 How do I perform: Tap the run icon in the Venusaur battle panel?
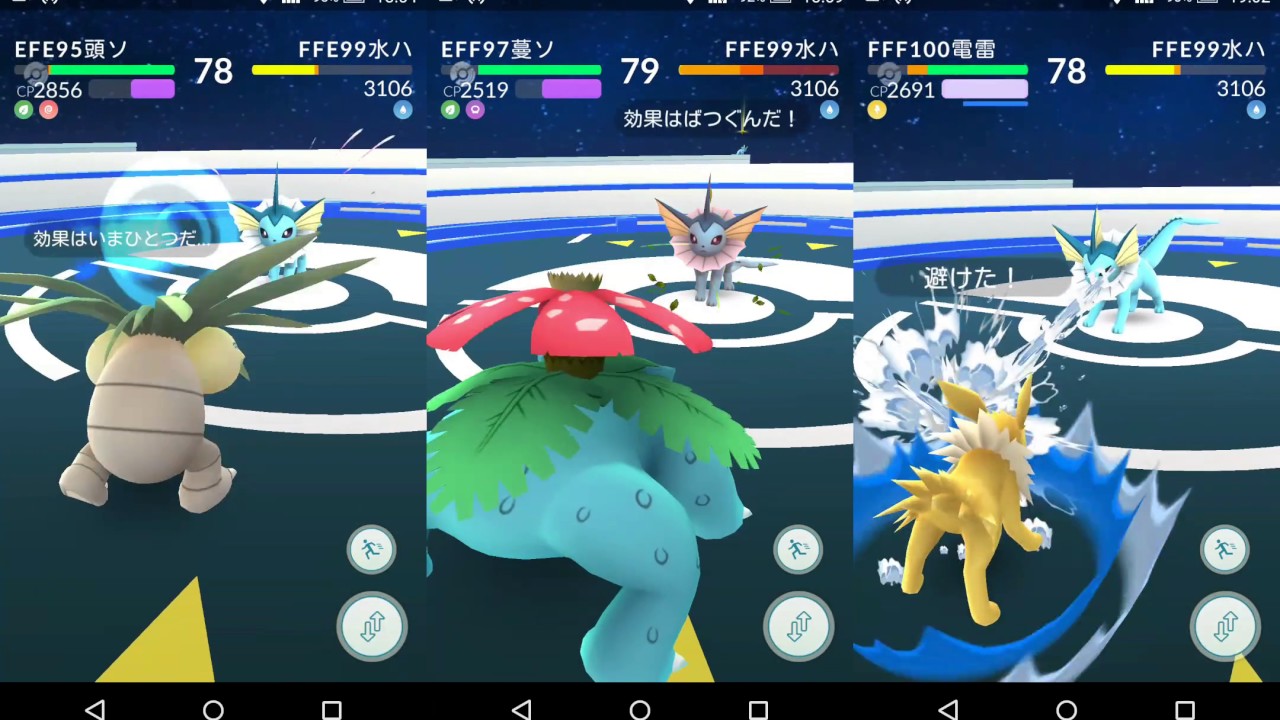[798, 549]
